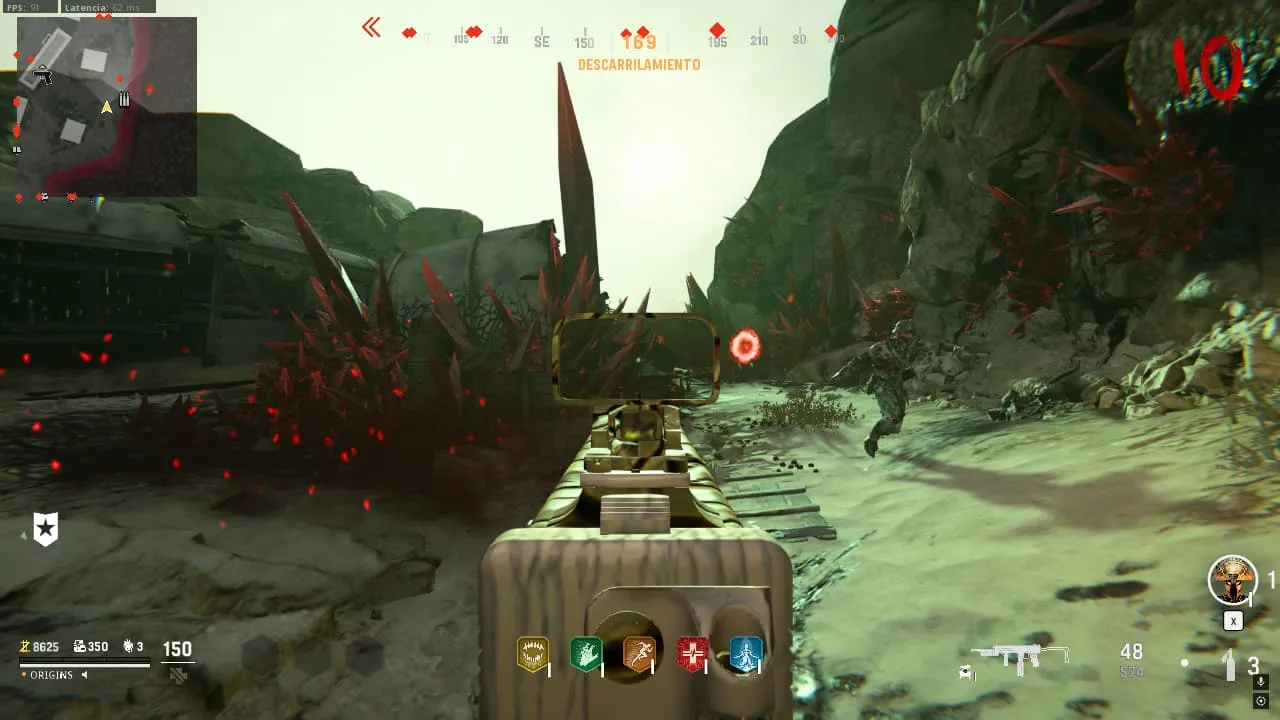This screenshot has width=1280, height=720.
Task: Click the blue meditating-figure perk icon
Action: (746, 654)
